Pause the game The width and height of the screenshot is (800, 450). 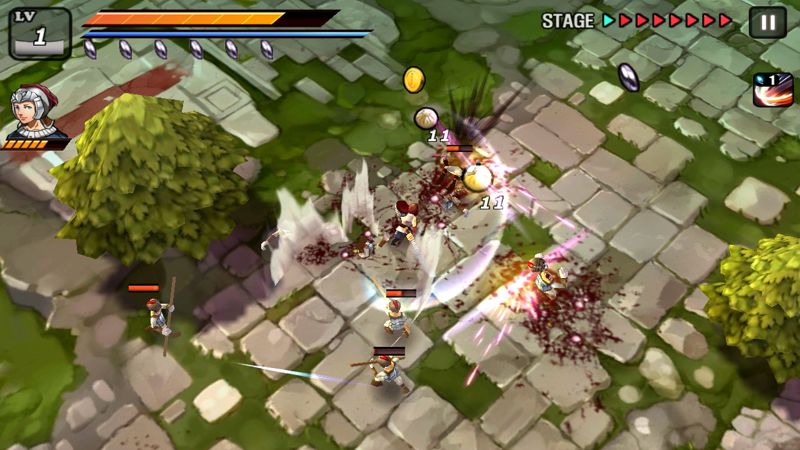[x=767, y=22]
